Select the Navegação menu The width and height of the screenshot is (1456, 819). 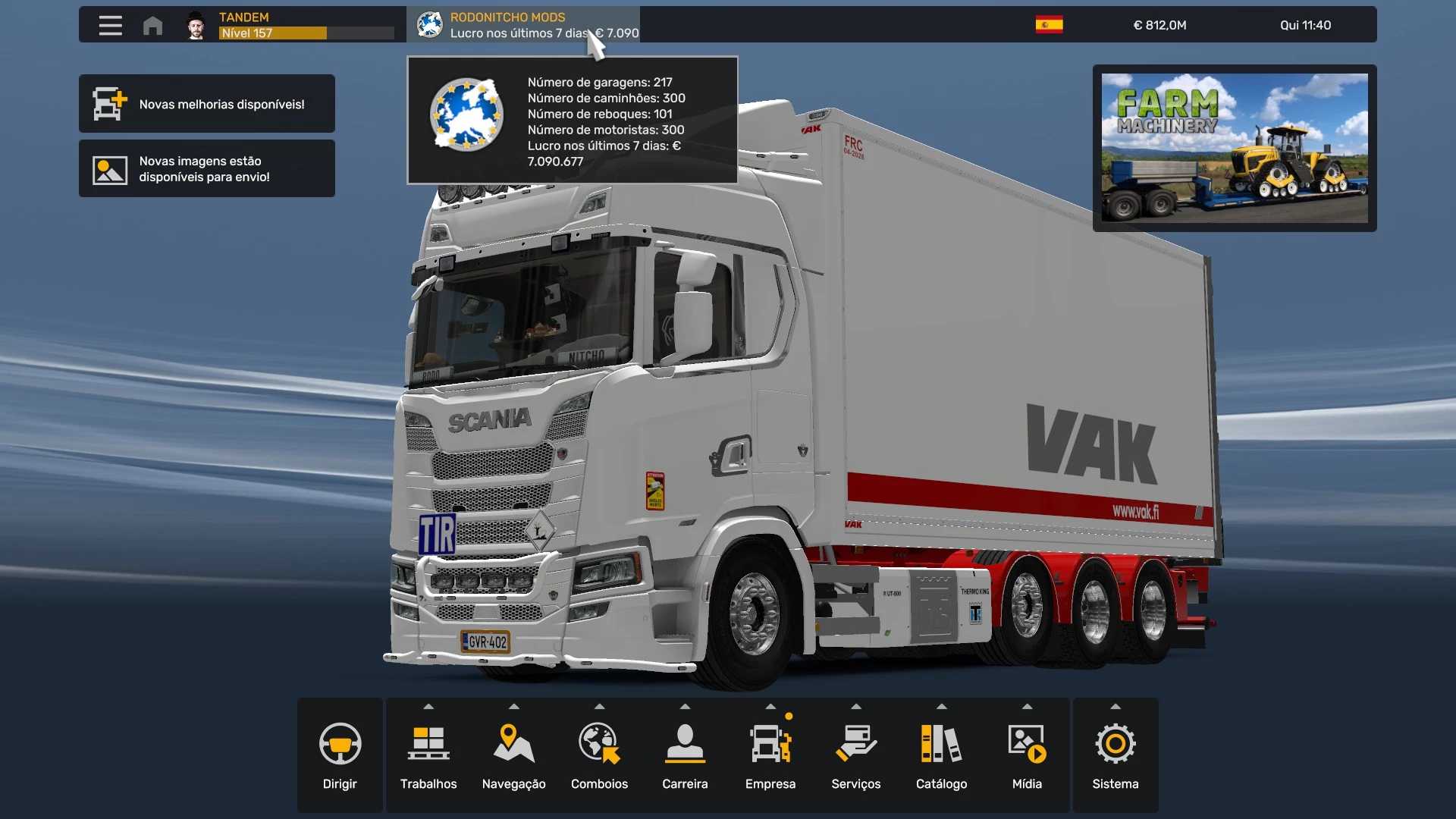click(x=513, y=755)
